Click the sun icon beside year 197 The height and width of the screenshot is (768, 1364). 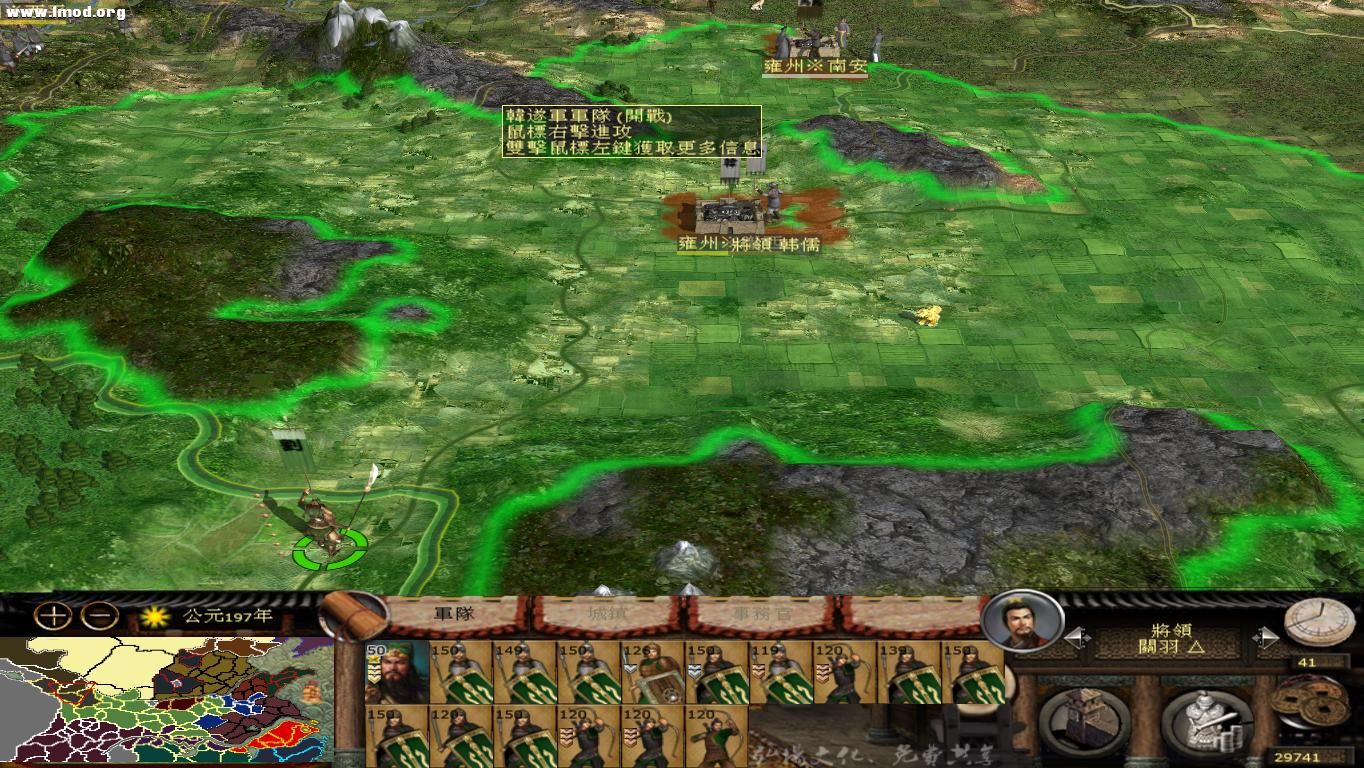point(153,618)
